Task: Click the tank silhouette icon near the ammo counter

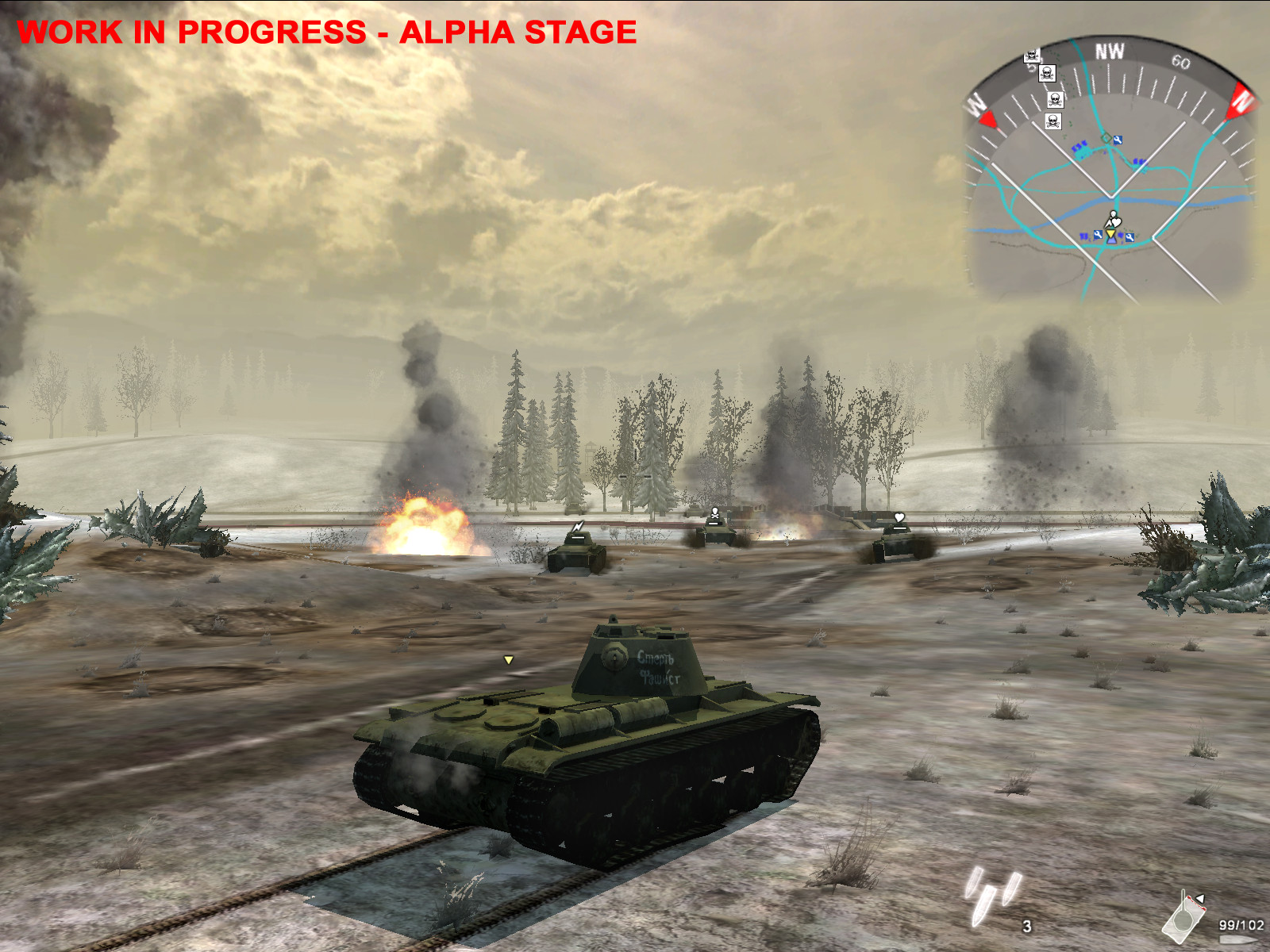Action: point(1183,916)
